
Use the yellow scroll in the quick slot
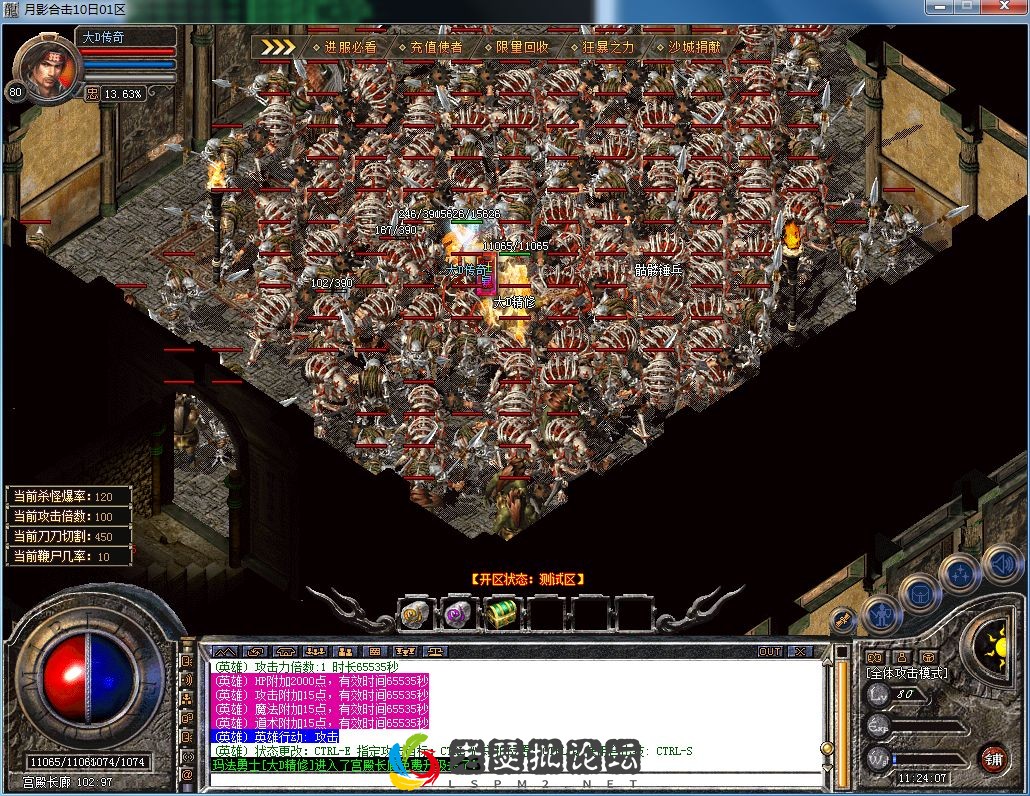414,612
